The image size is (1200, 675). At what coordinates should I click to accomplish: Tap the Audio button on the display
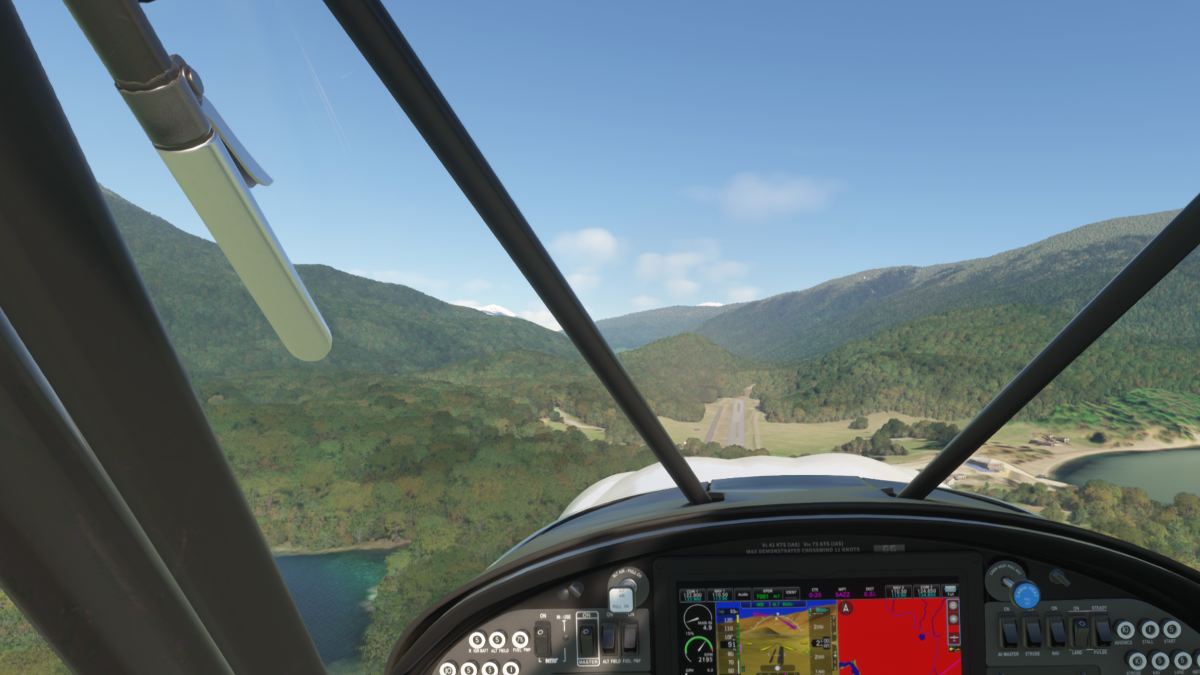[741, 594]
